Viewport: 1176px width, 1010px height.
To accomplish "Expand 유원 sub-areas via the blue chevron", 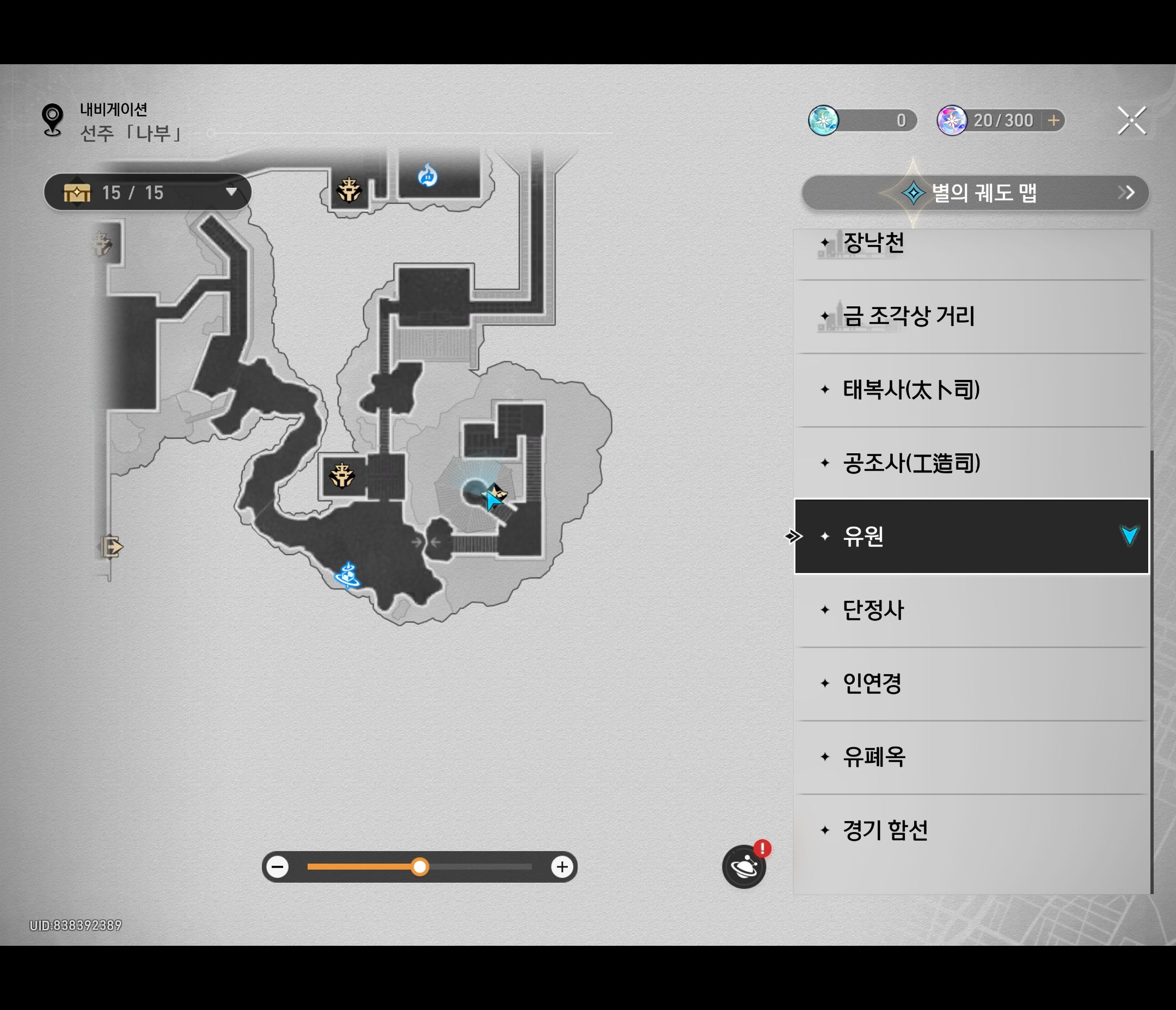I will point(1130,537).
